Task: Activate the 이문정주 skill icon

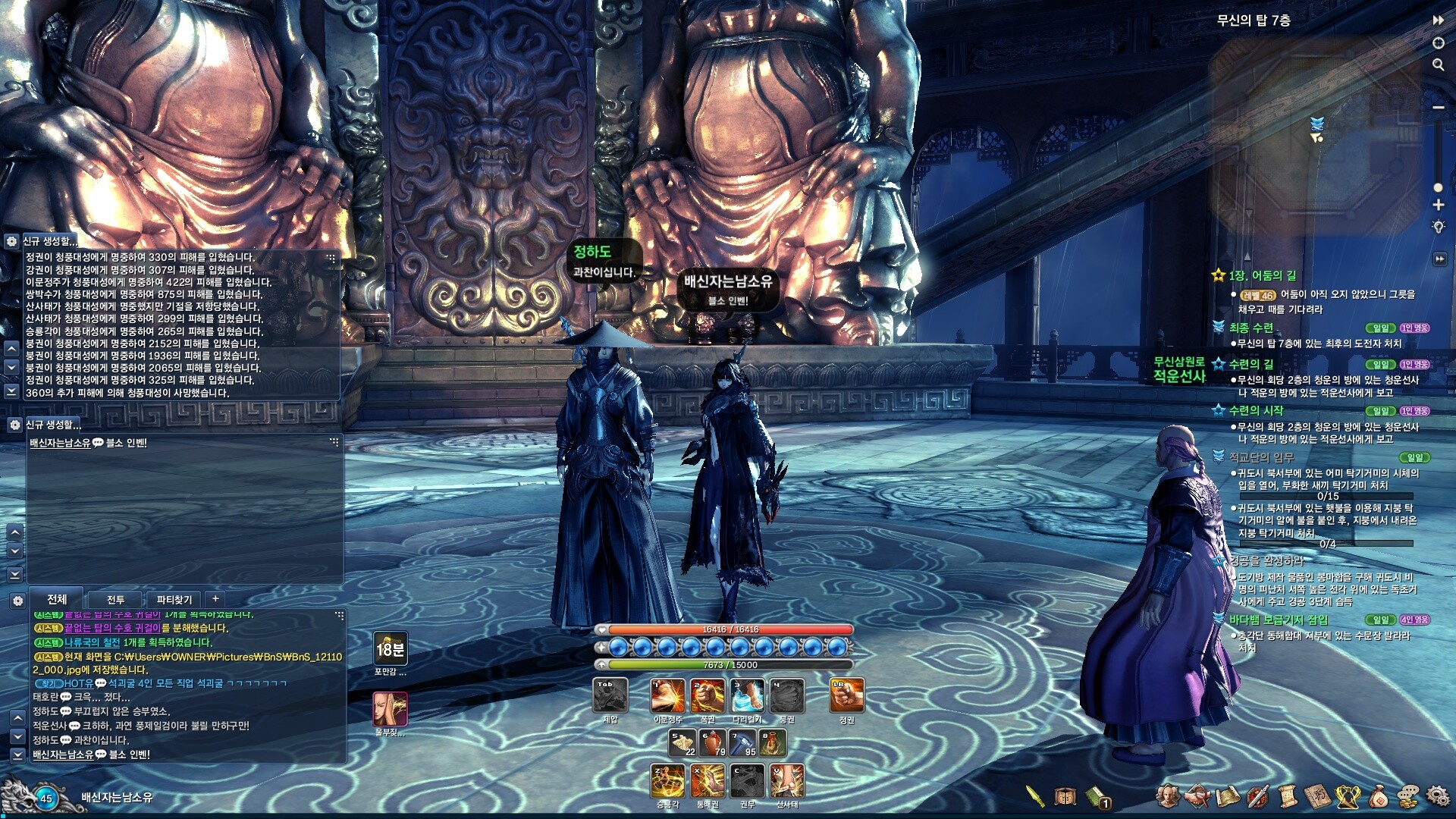Action: pyautogui.click(x=667, y=695)
